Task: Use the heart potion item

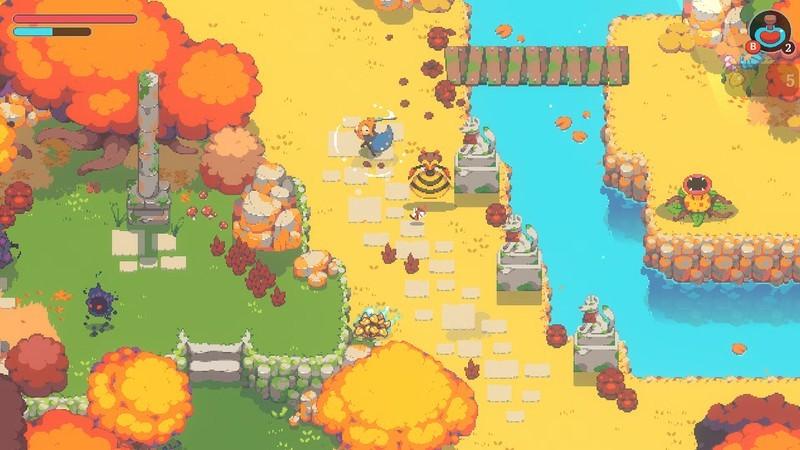Action: coord(770,30)
